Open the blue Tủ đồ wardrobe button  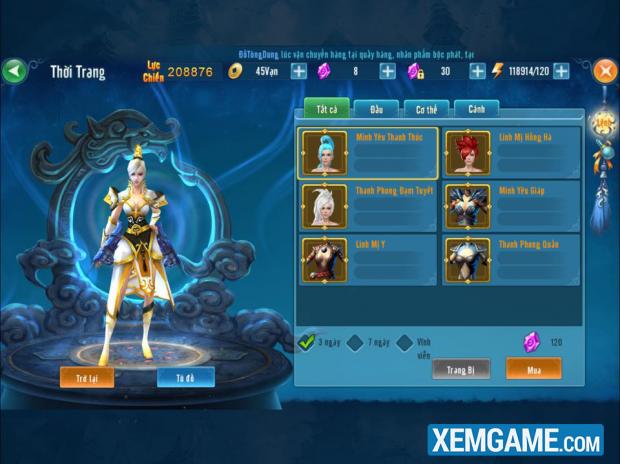click(x=185, y=377)
